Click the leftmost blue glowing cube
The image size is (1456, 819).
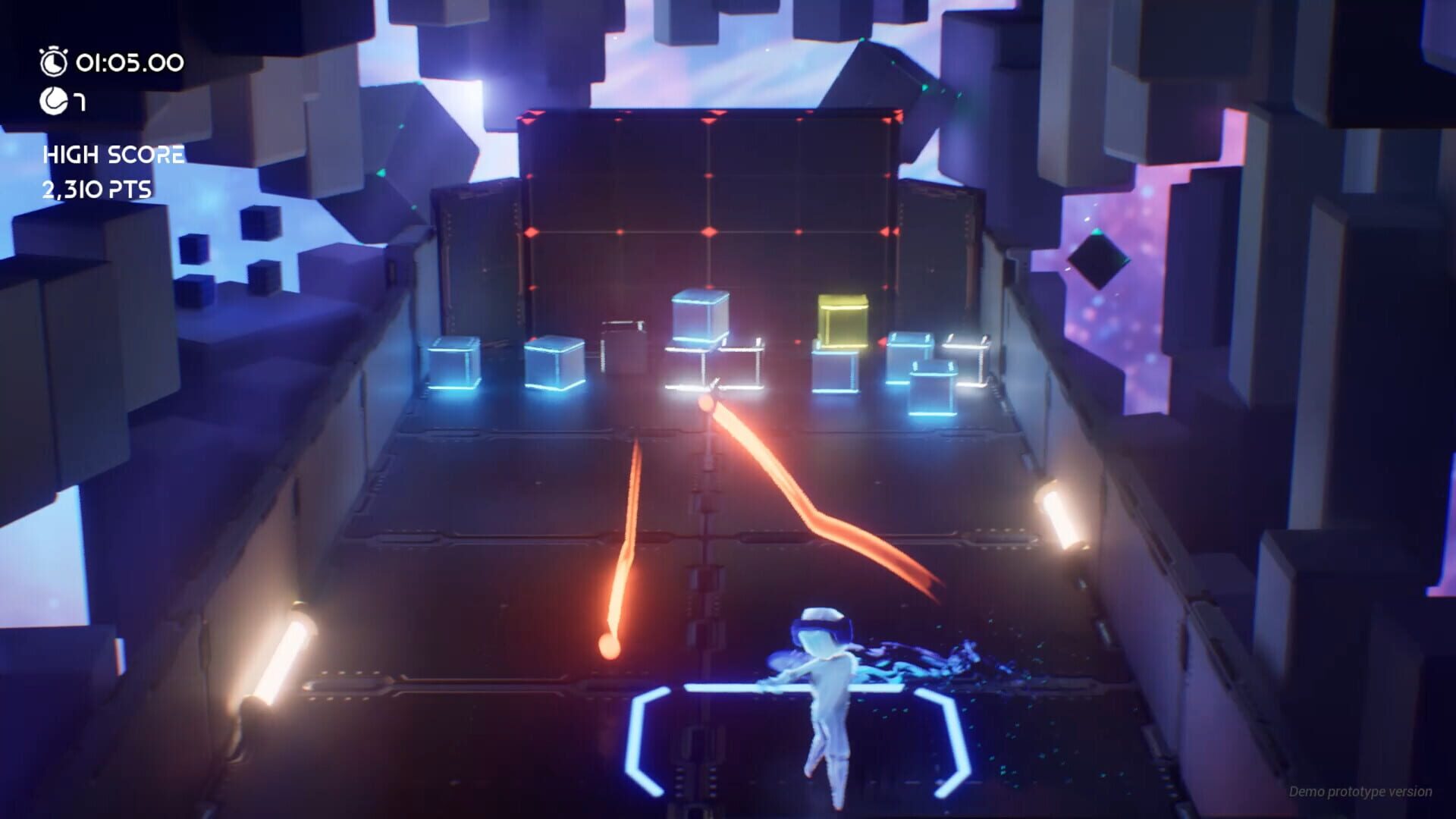pos(455,364)
